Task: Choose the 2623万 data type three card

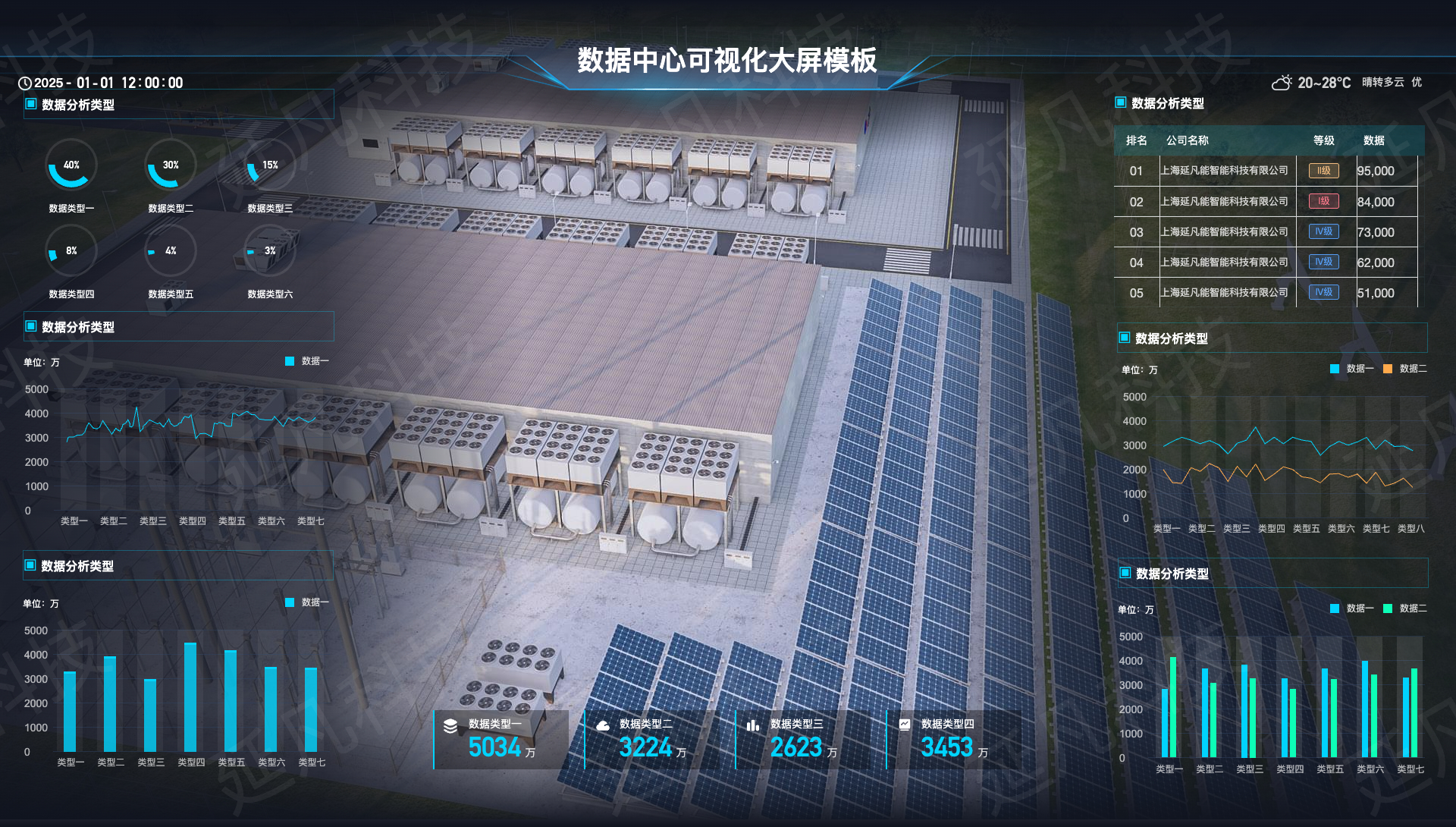Action: [803, 739]
